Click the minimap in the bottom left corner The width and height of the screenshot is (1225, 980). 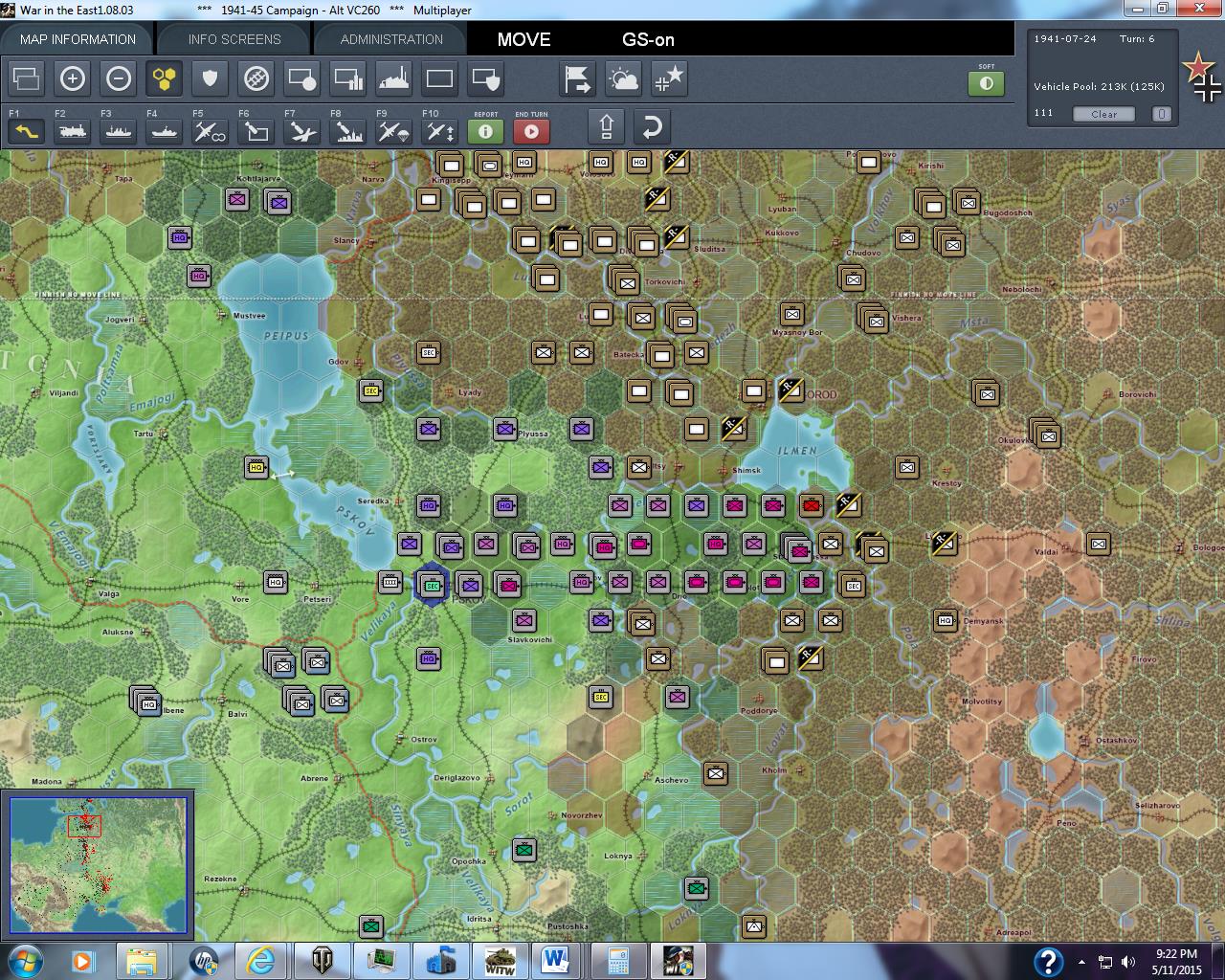click(98, 864)
